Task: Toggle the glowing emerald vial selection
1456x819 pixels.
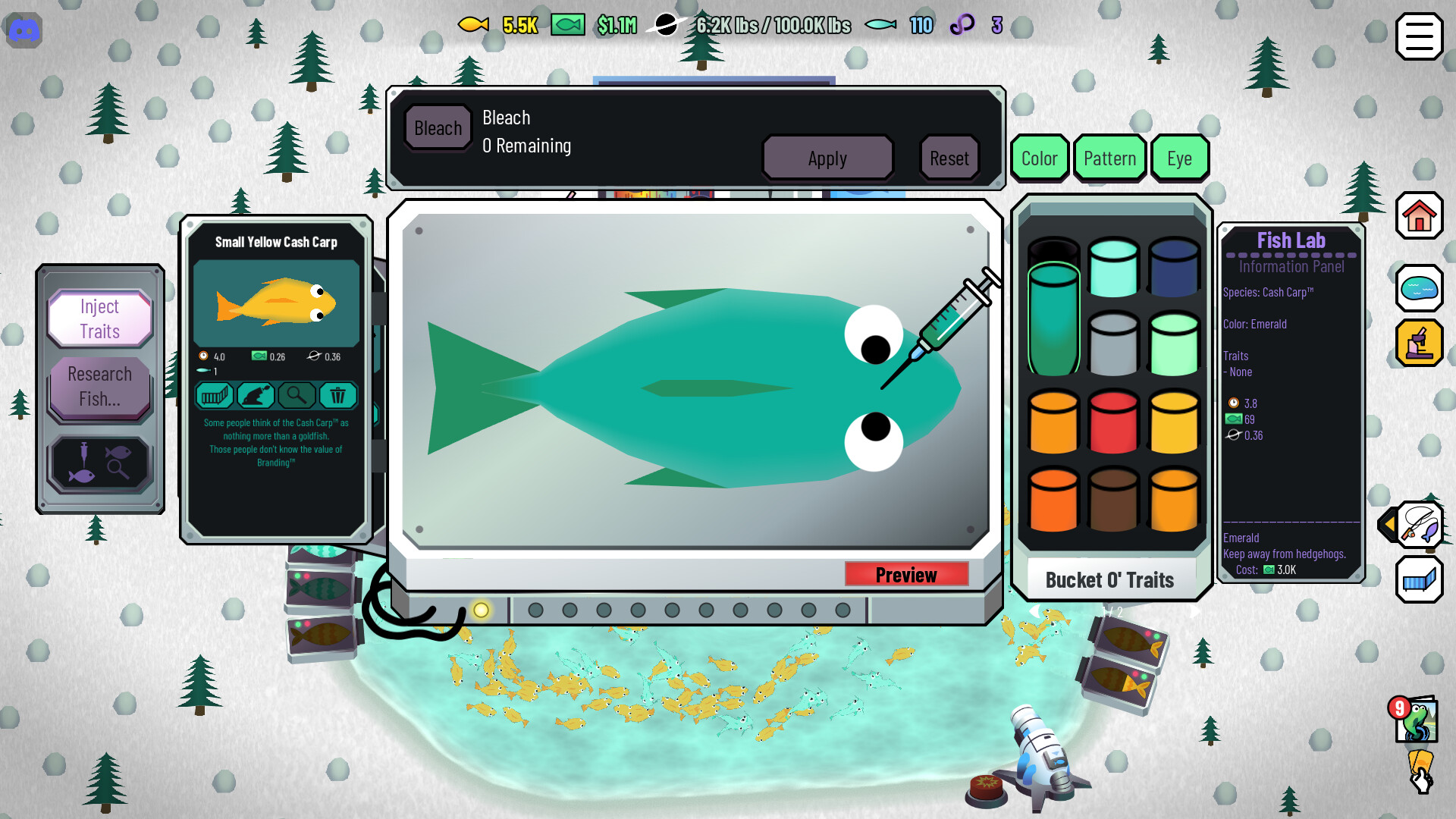Action: (1053, 311)
